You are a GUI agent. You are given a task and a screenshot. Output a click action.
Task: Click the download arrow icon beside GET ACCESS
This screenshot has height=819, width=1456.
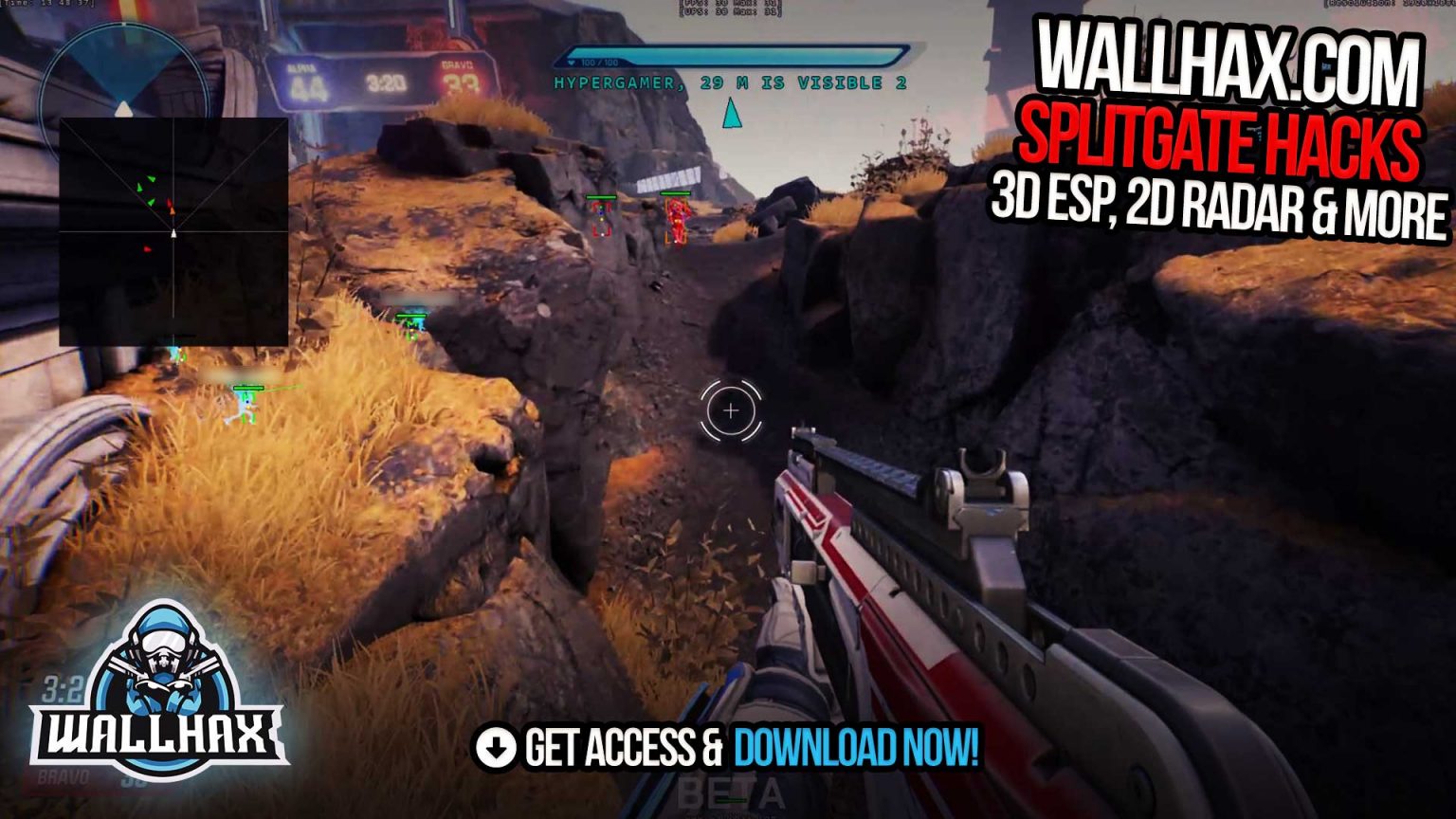496,746
